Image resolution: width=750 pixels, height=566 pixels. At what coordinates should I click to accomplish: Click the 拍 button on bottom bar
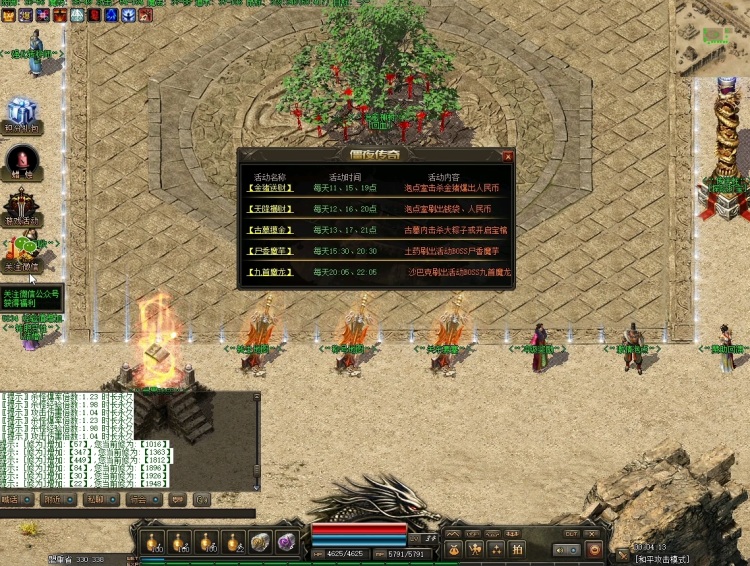(x=518, y=548)
